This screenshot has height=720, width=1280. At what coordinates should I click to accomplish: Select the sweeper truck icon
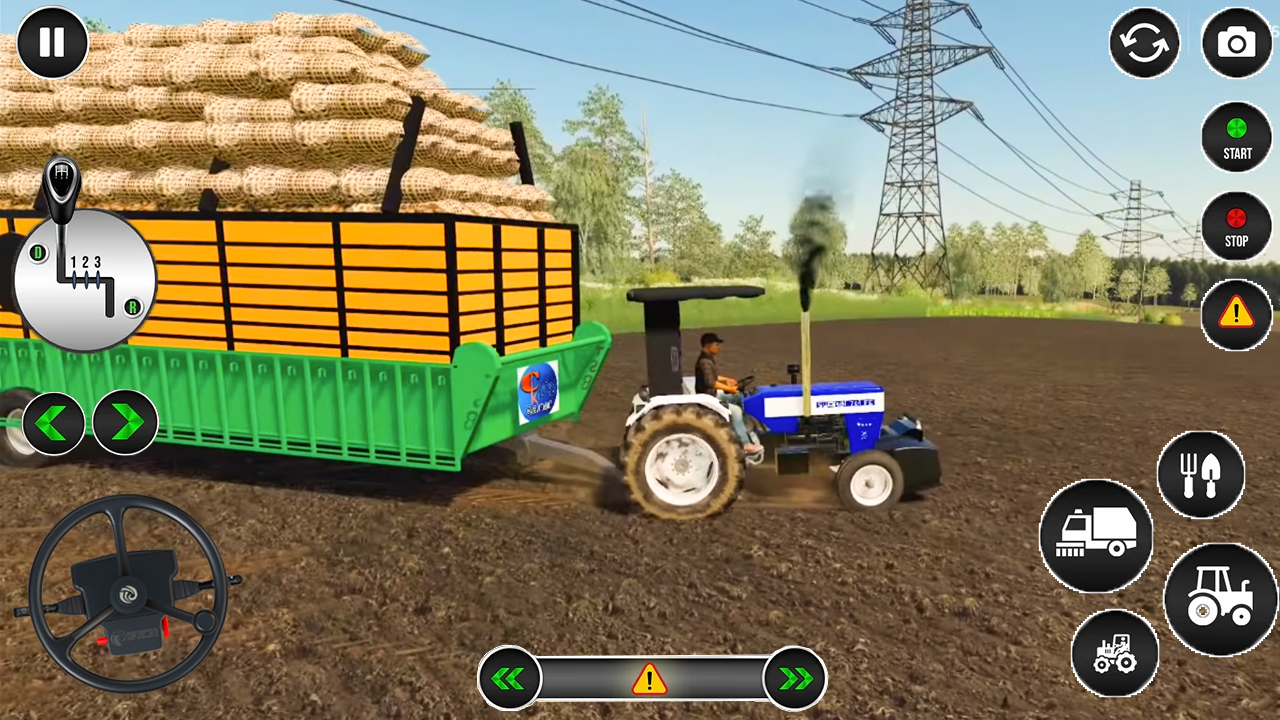1098,535
